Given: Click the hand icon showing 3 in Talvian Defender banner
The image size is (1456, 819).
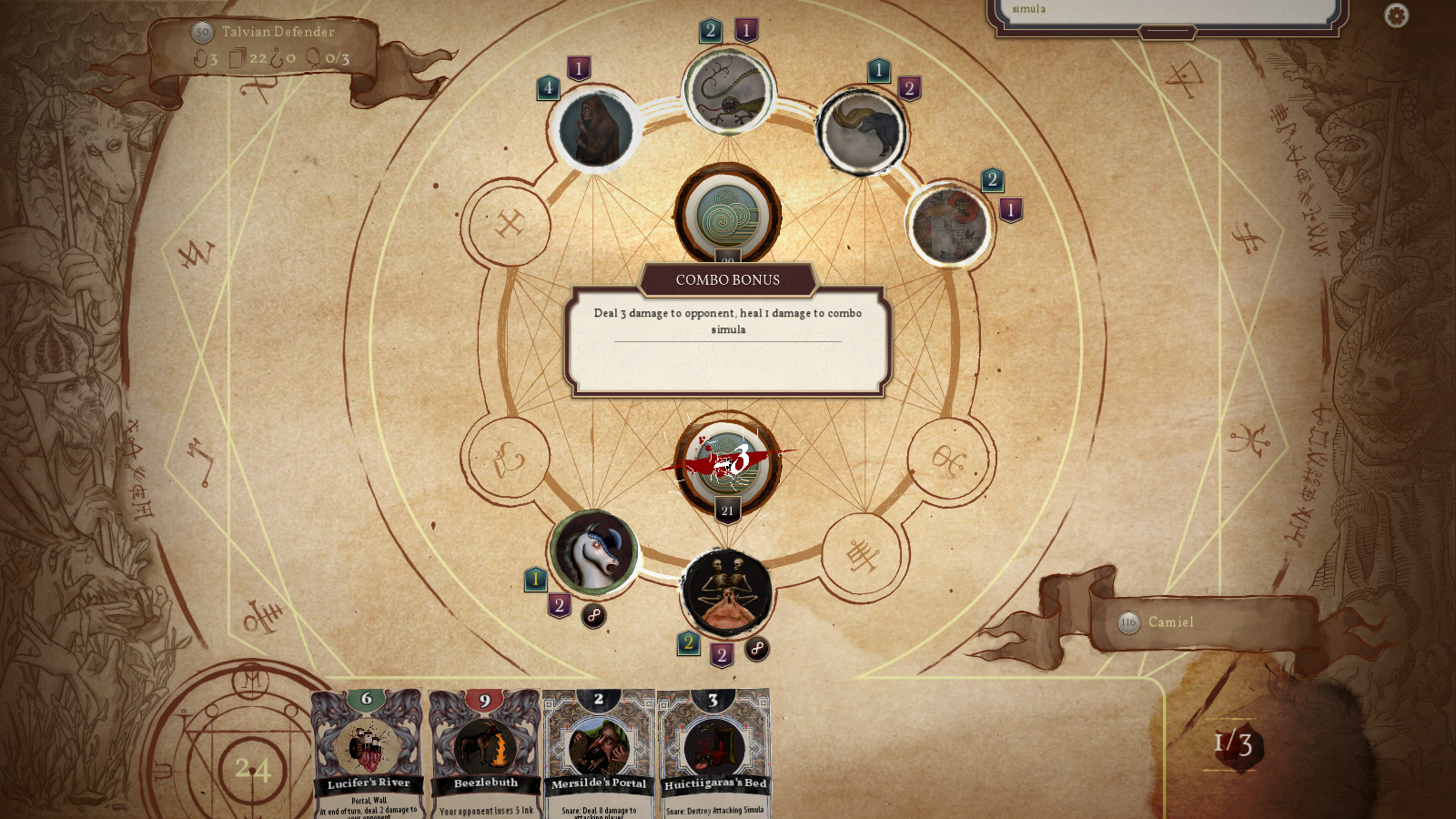Looking at the screenshot, I should [x=202, y=56].
